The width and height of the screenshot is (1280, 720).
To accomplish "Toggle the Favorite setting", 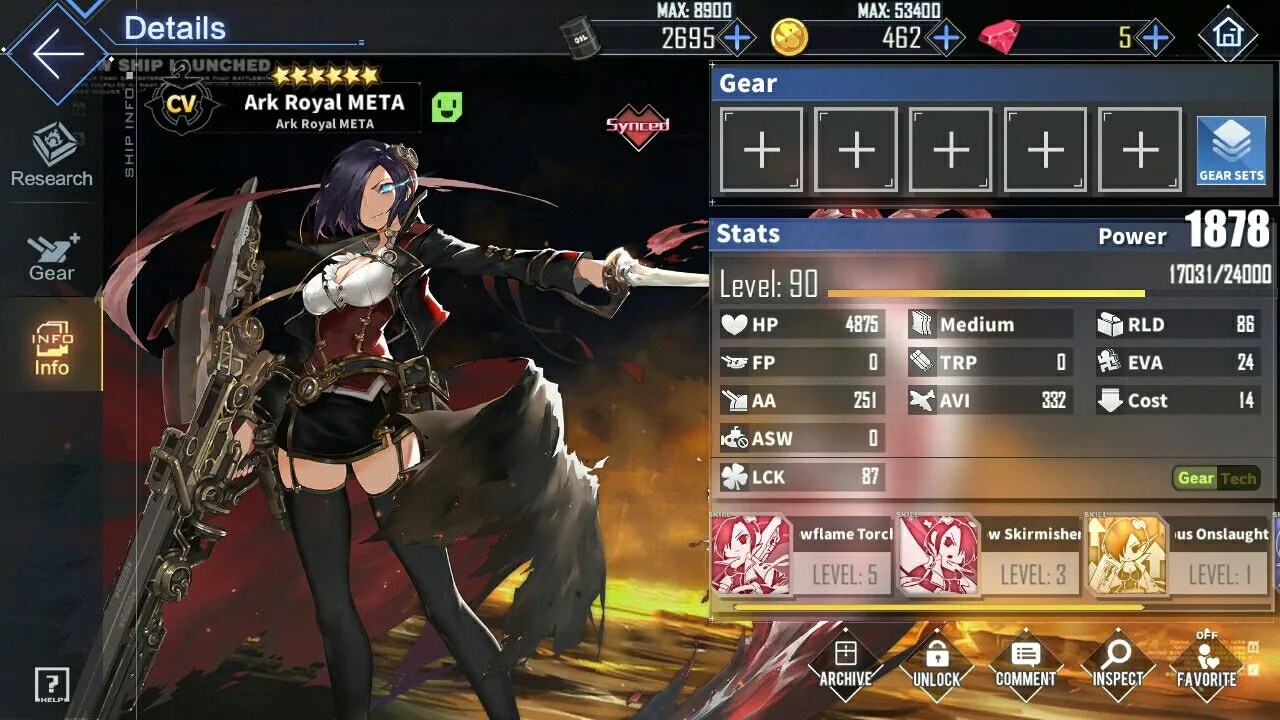I will click(x=1207, y=664).
